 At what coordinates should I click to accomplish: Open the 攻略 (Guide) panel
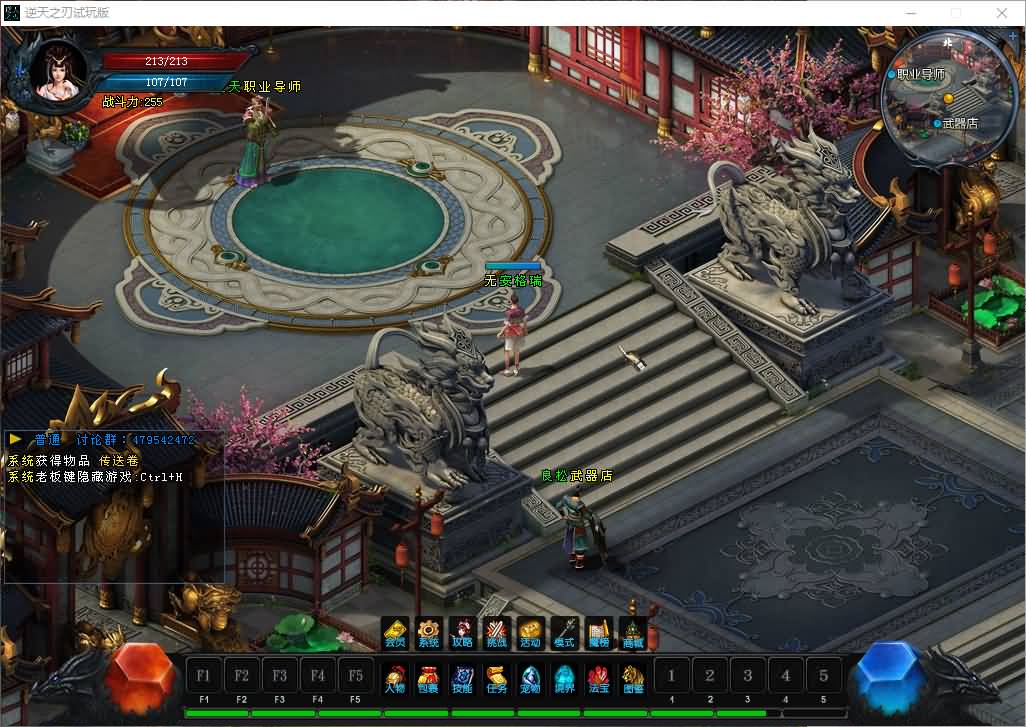[x=462, y=634]
